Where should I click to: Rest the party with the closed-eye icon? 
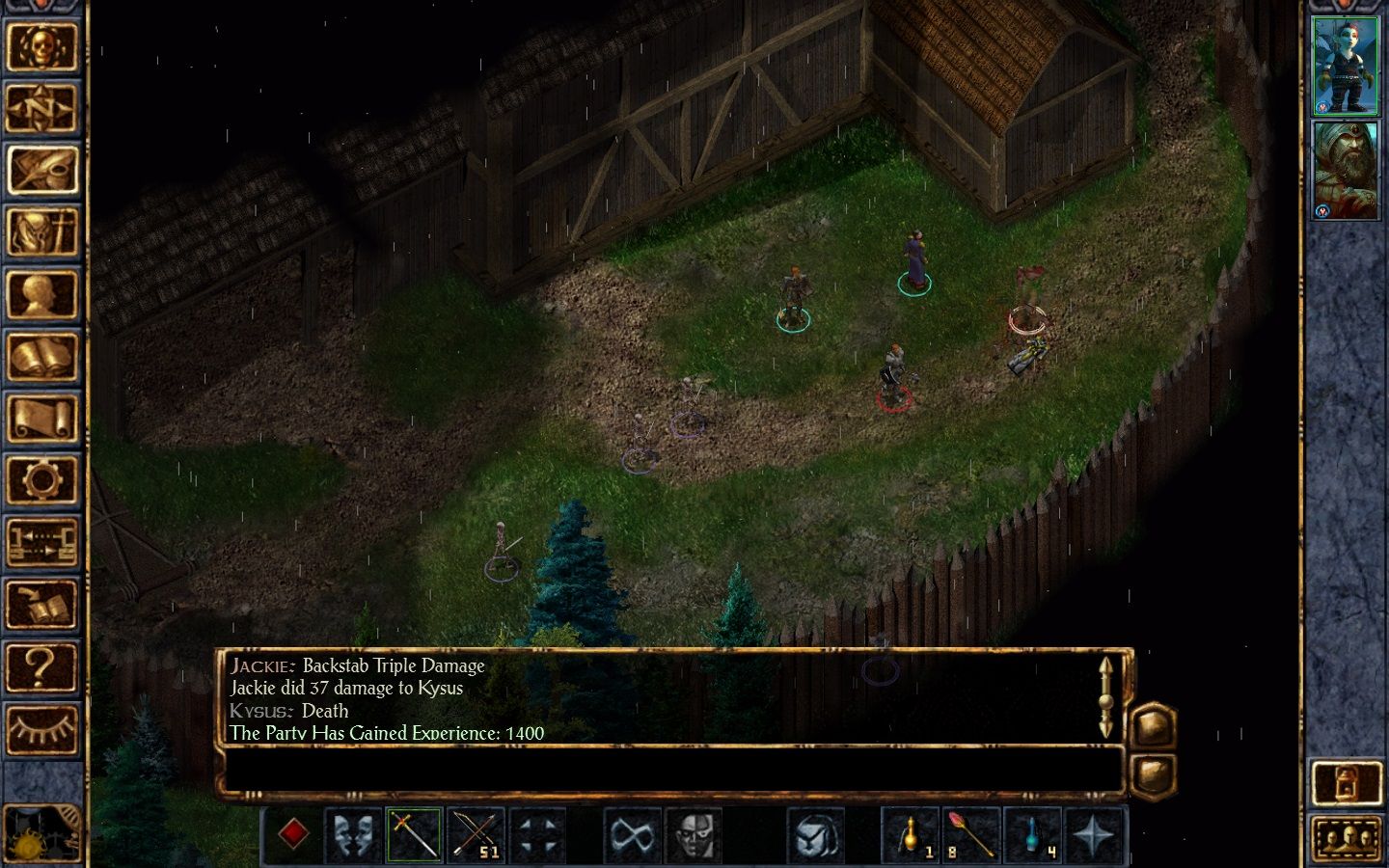[x=41, y=728]
